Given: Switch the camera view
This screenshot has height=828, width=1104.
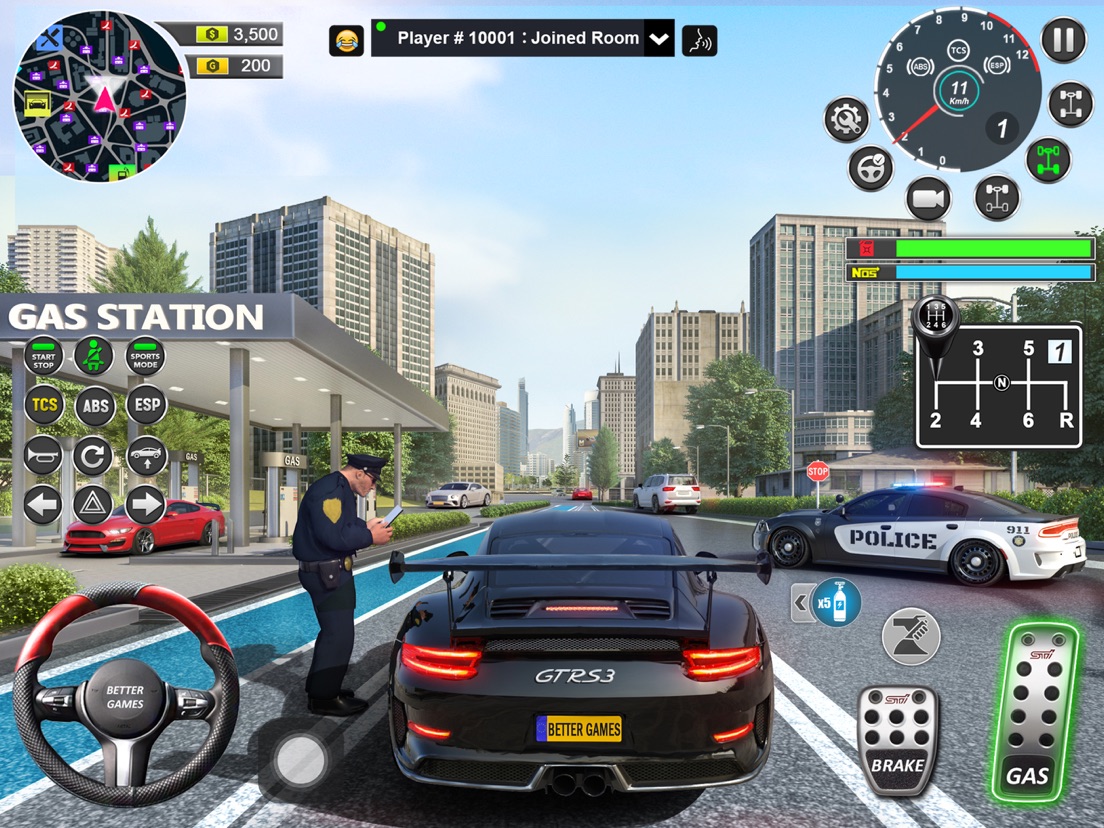Looking at the screenshot, I should pos(928,199).
